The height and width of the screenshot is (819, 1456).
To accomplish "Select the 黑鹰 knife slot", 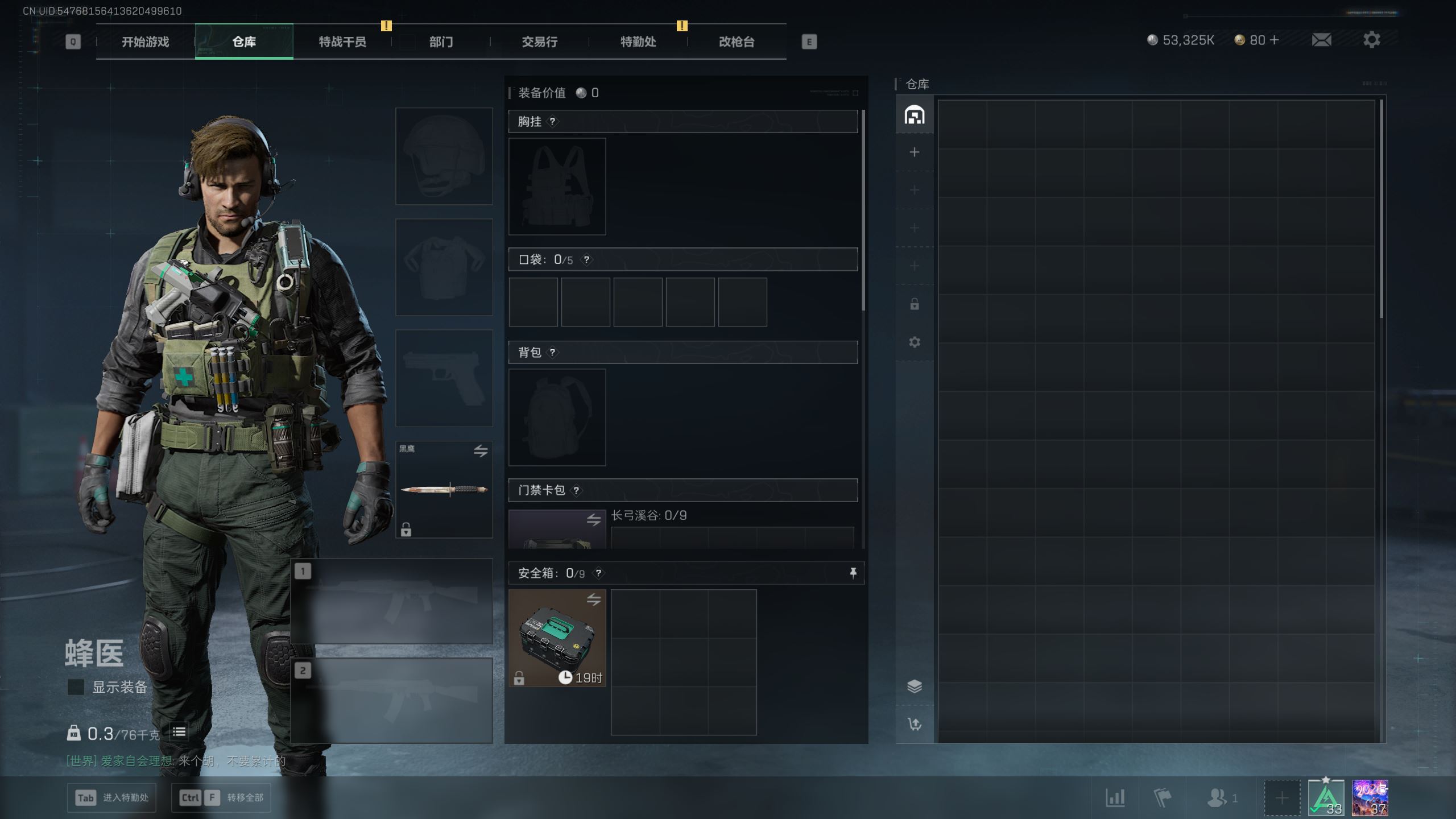I will pyautogui.click(x=444, y=489).
